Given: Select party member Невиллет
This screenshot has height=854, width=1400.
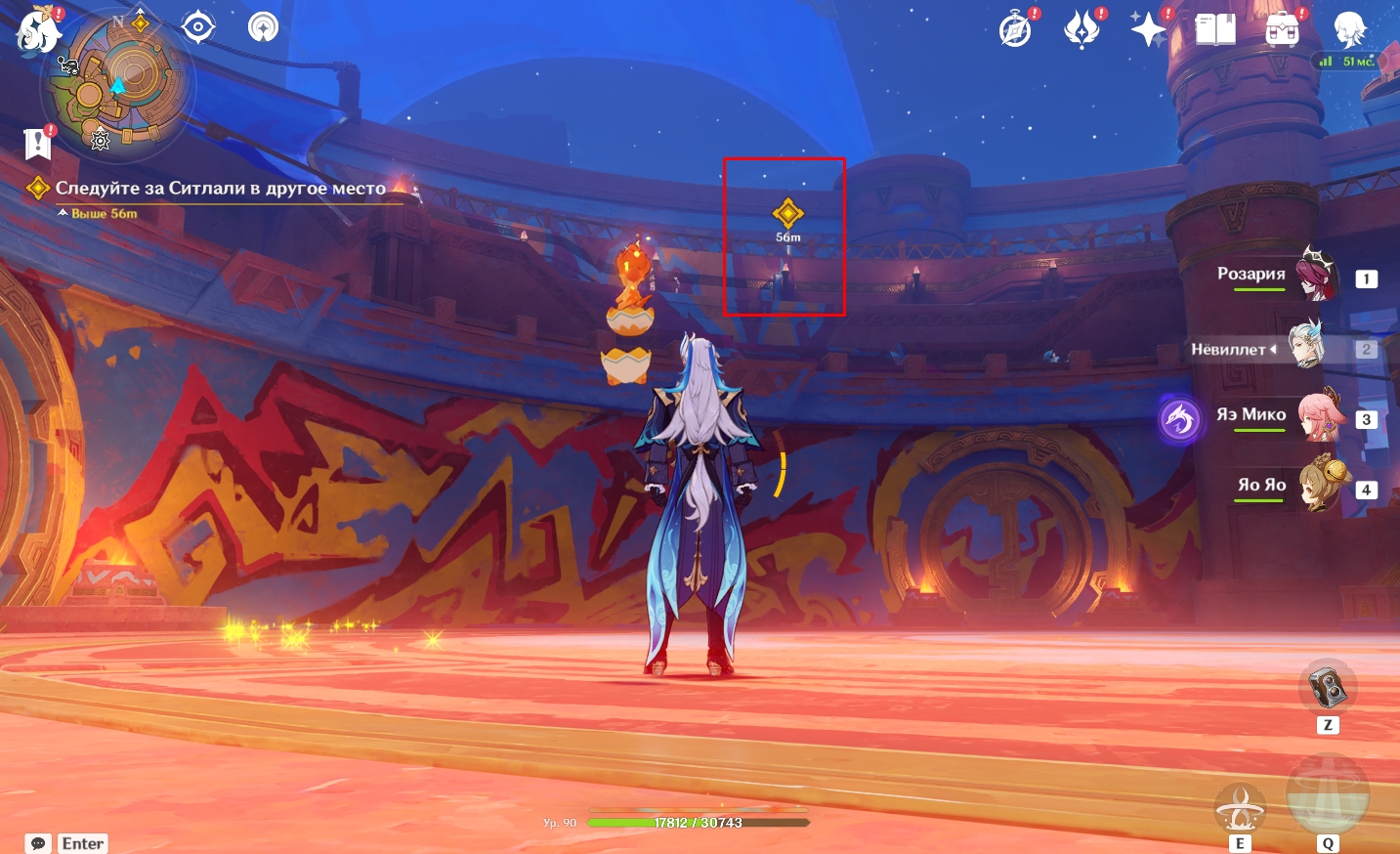Looking at the screenshot, I should coord(1305,348).
